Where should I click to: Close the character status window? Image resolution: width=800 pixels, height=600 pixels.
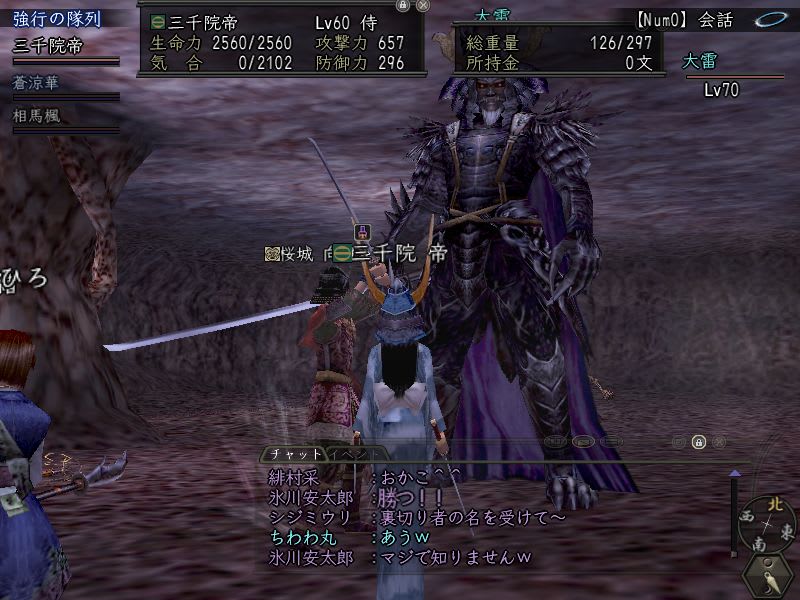[423, 5]
